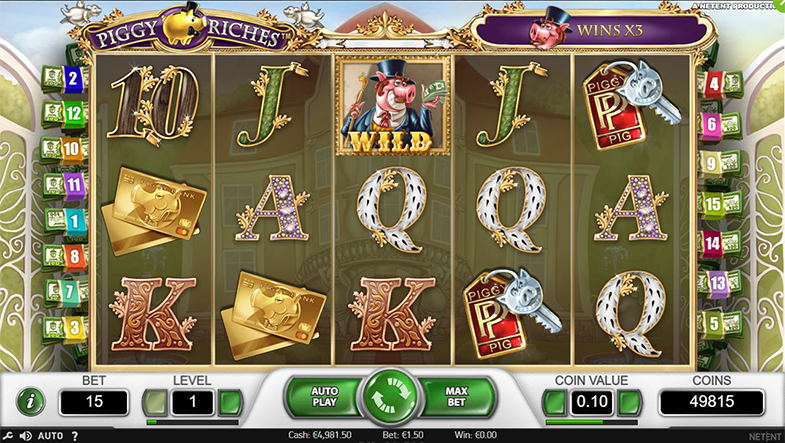Lower the coin value
This screenshot has height=443, width=785.
point(555,403)
